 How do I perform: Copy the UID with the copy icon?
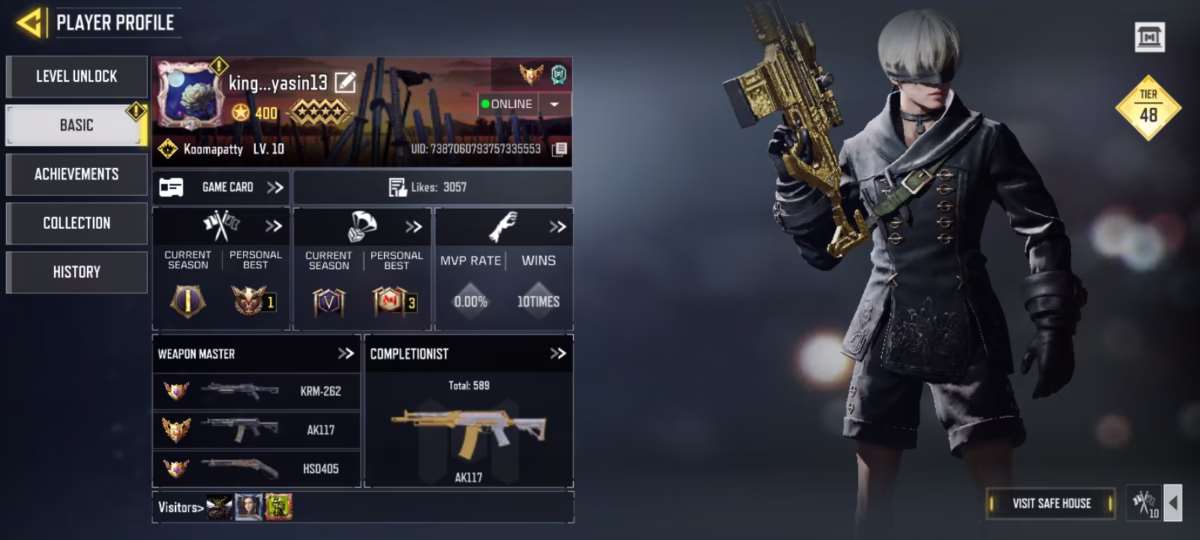click(560, 149)
